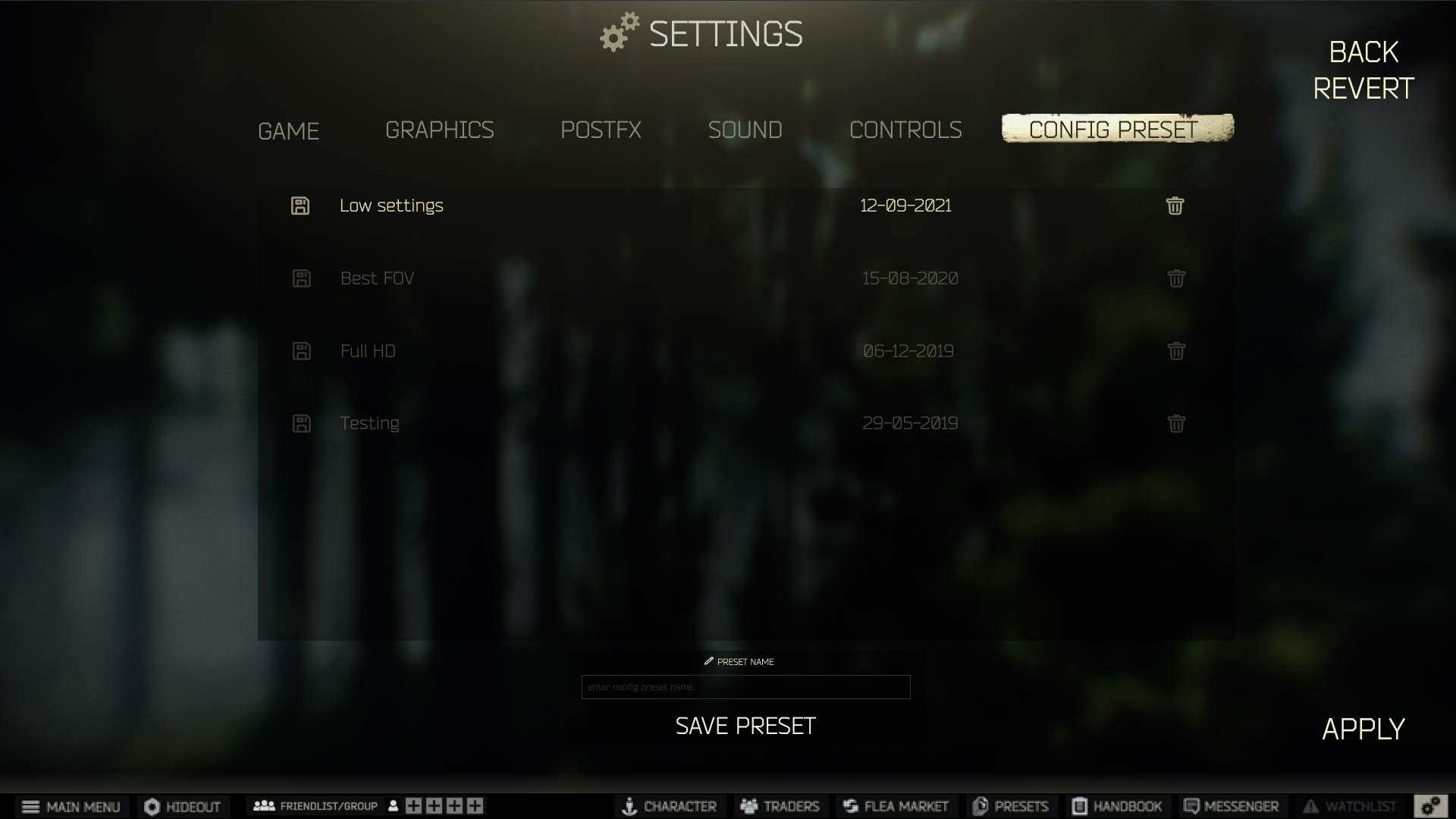Select the Full HD preset entry

point(367,350)
